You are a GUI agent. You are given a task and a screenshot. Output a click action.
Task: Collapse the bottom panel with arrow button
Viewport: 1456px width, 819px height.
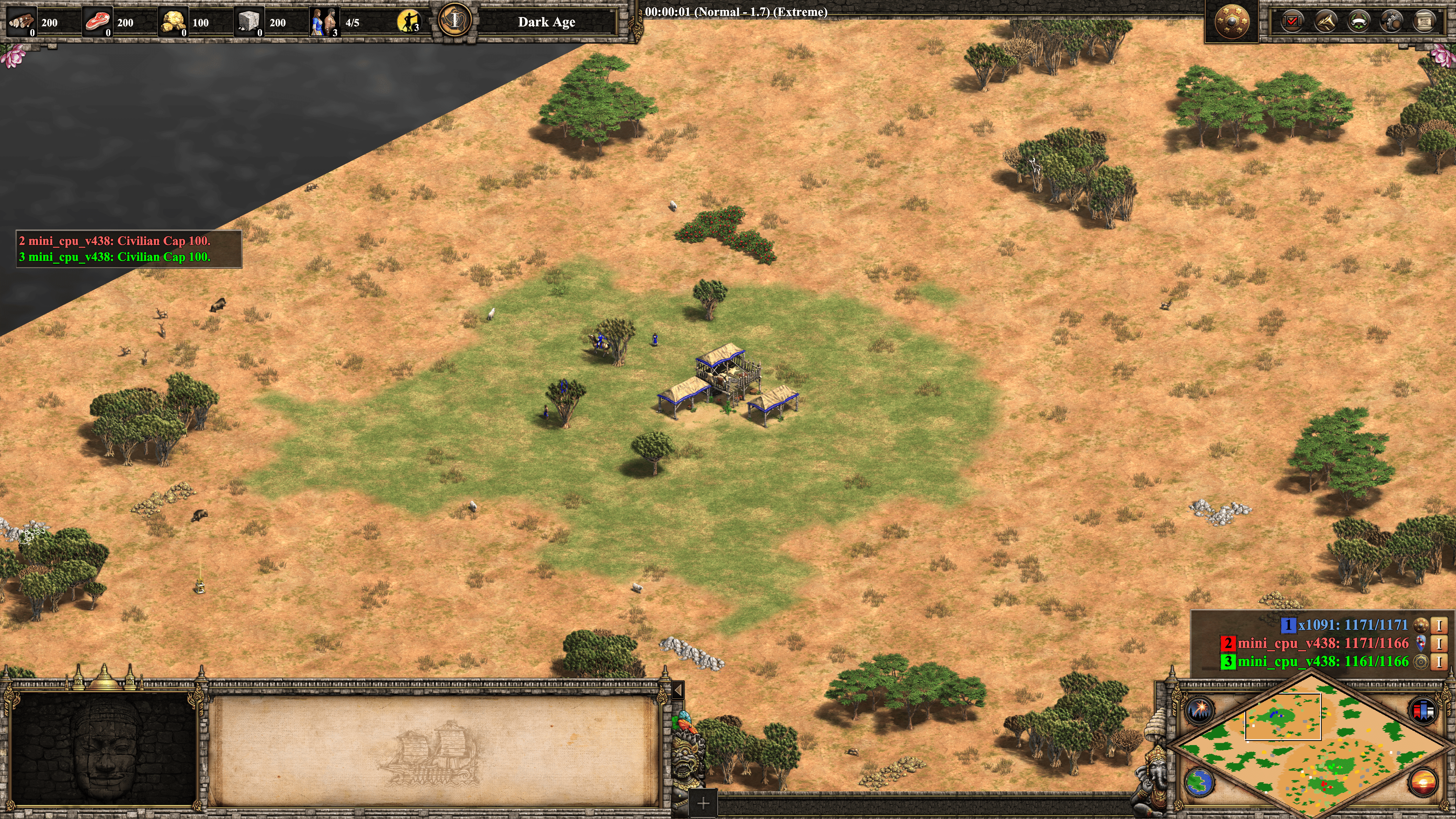click(678, 690)
